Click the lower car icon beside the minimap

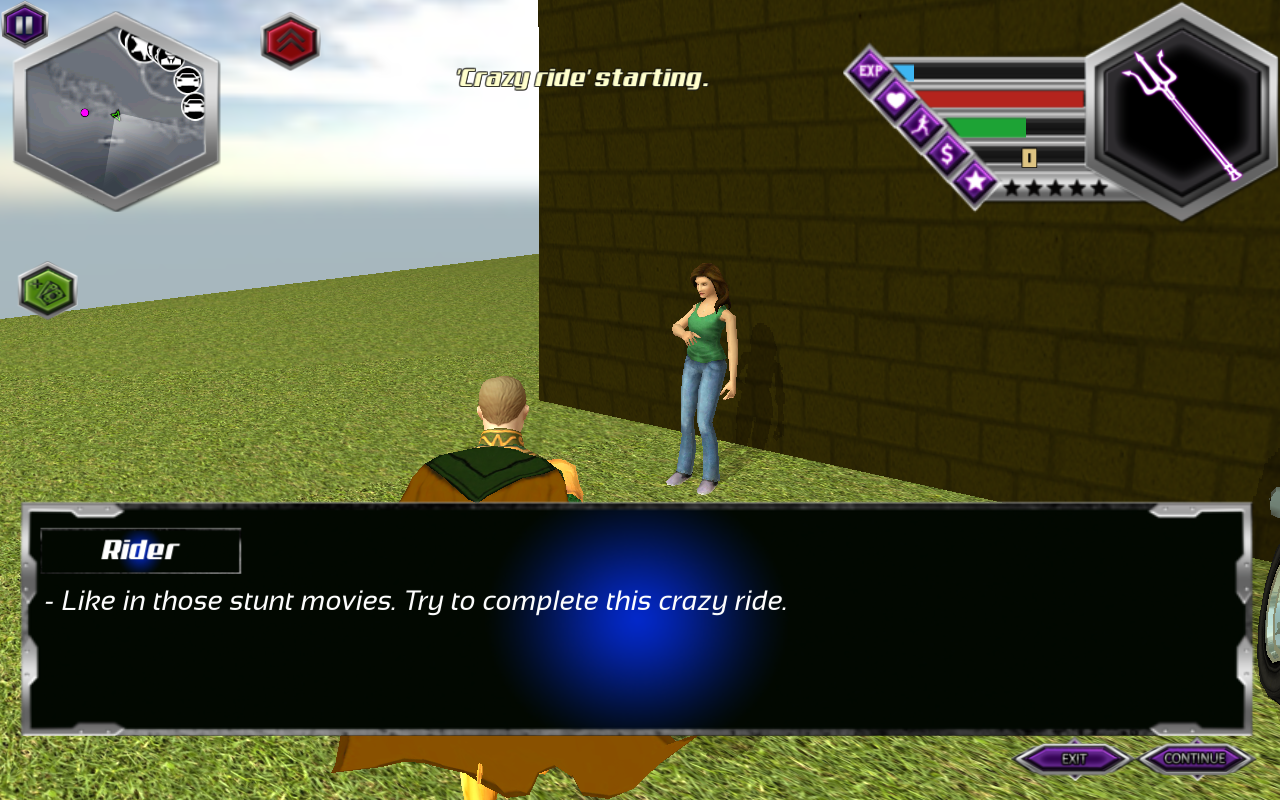tap(192, 106)
